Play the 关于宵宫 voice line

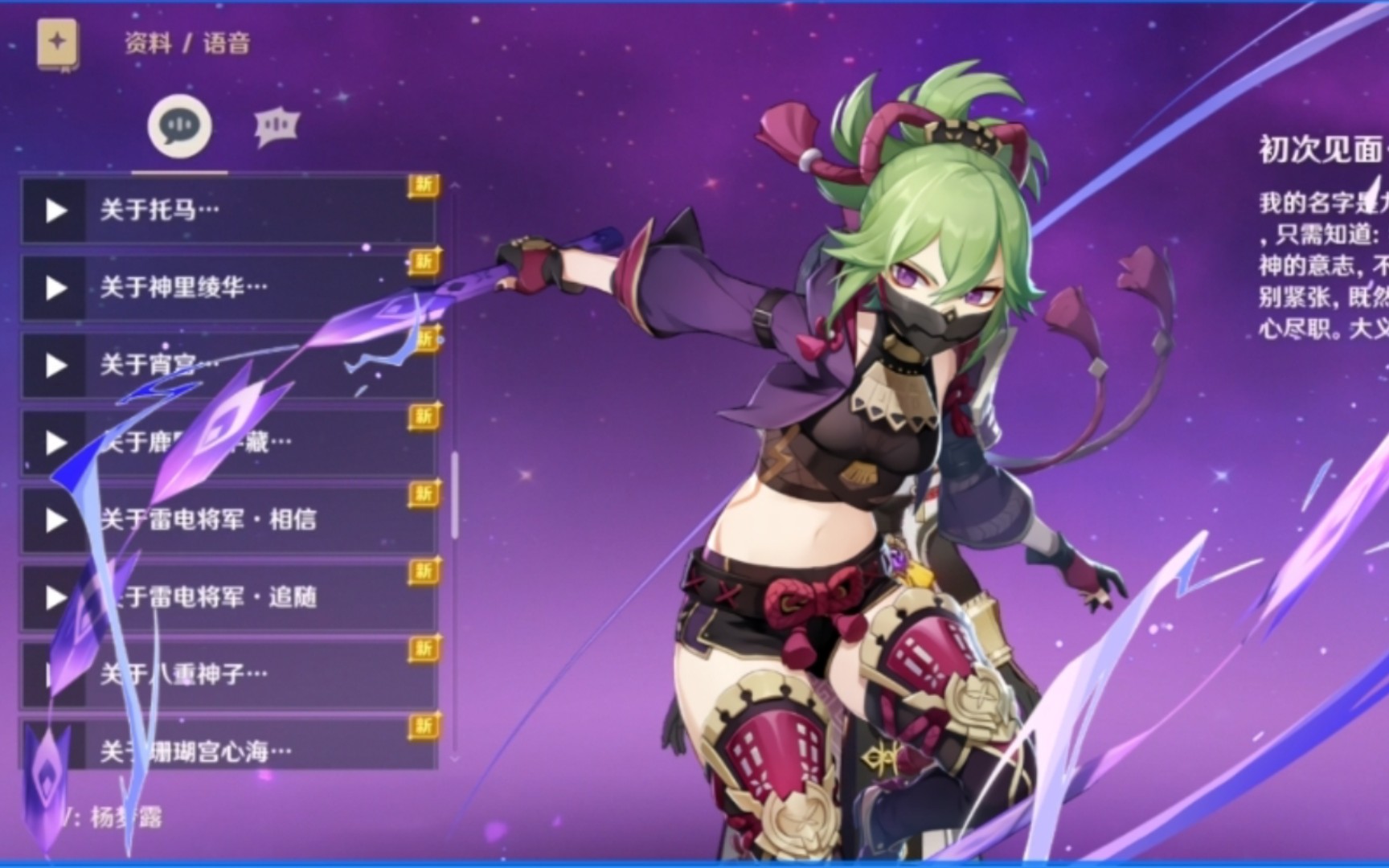tap(55, 366)
